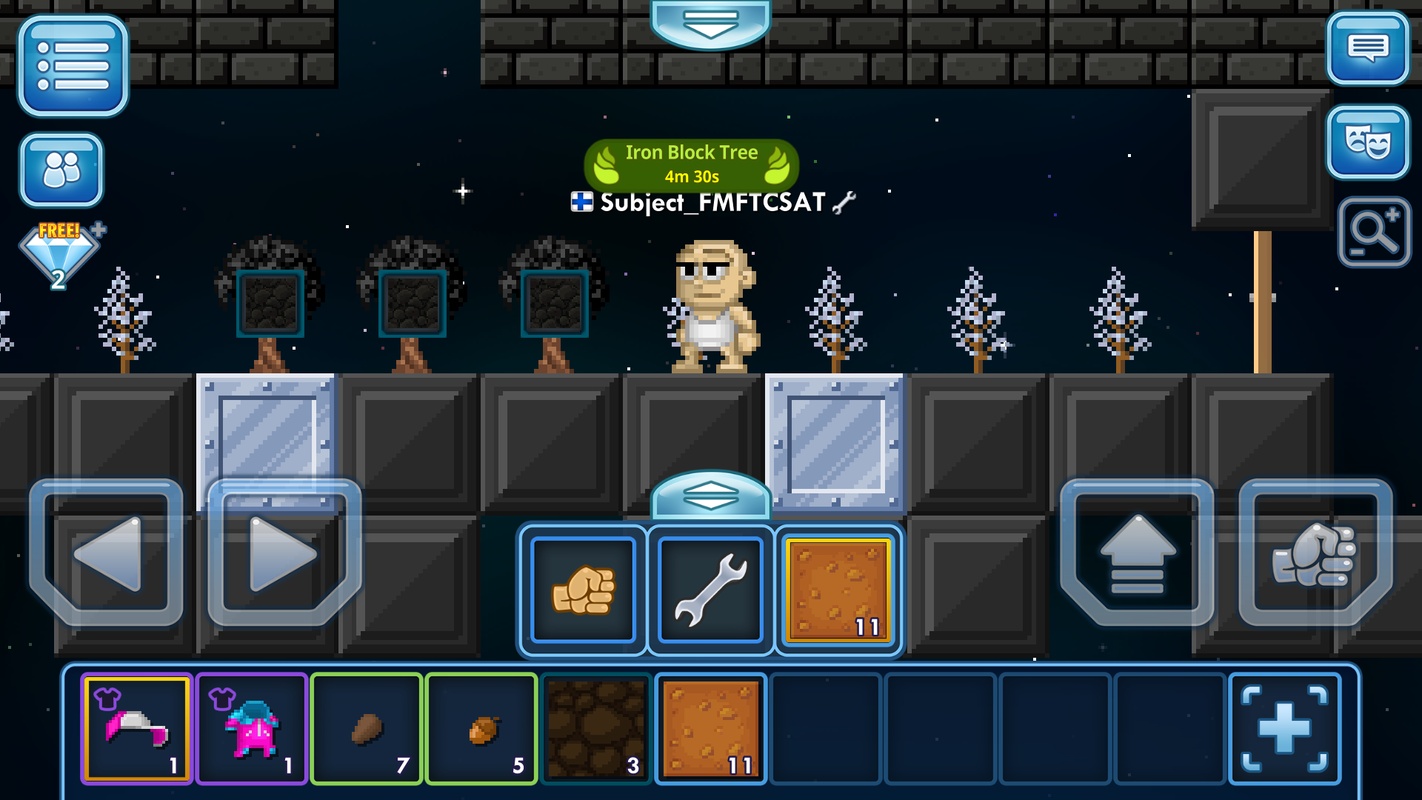Open the main menu list button
The height and width of the screenshot is (800, 1422).
[72, 64]
